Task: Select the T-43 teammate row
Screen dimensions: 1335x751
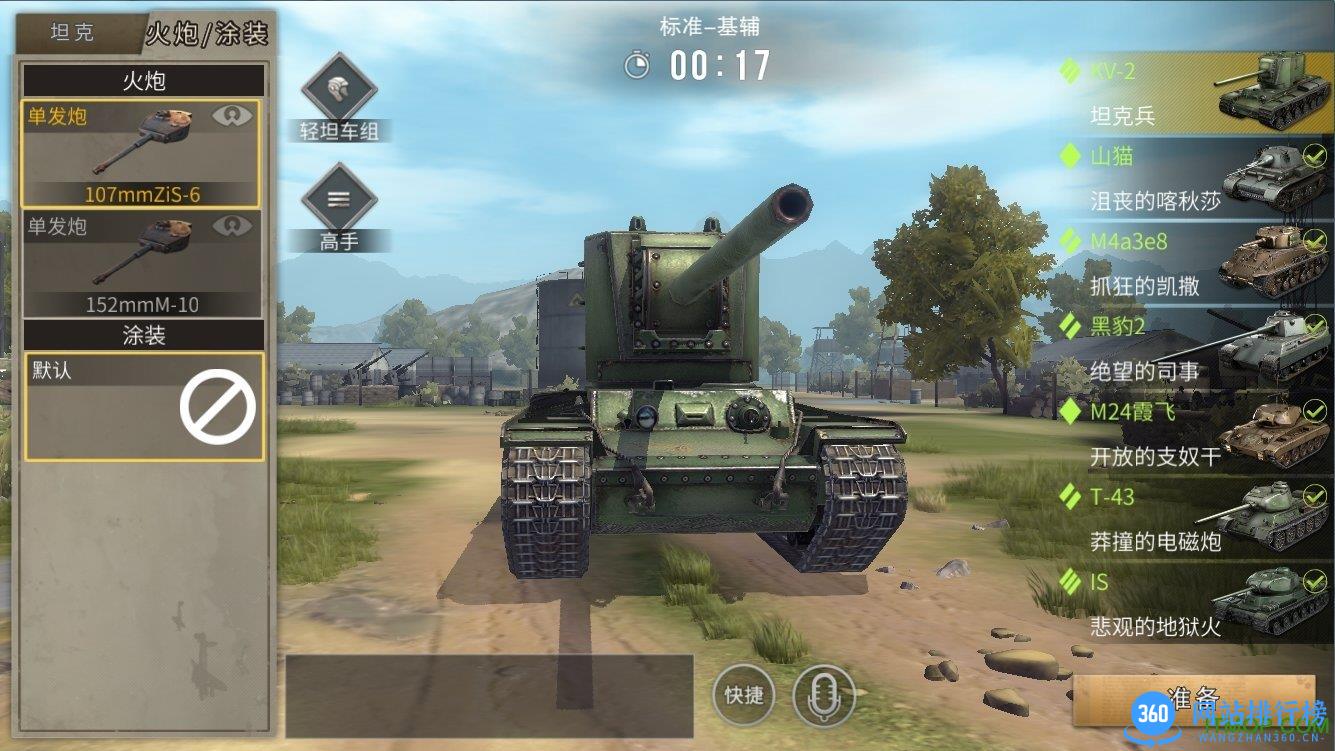Action: coord(1195,518)
